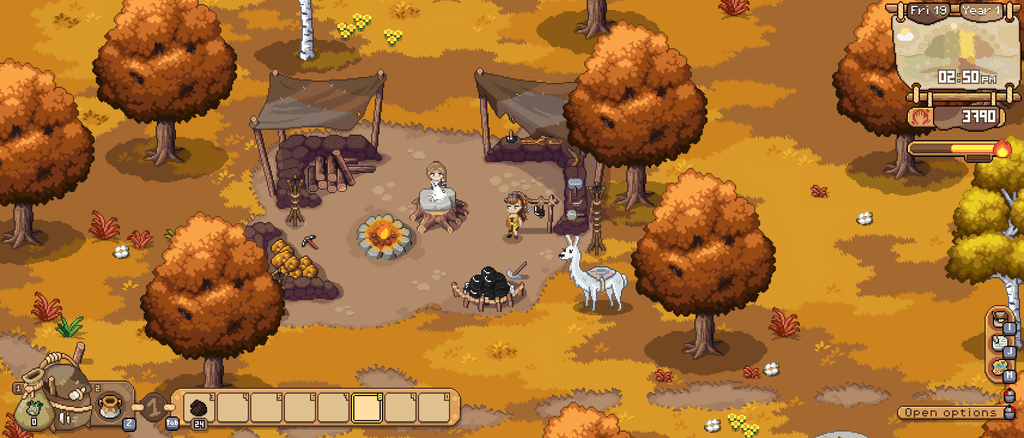Viewport: 1024px width, 438px height.
Task: Select the clay pot tool slot
Action: click(110, 406)
